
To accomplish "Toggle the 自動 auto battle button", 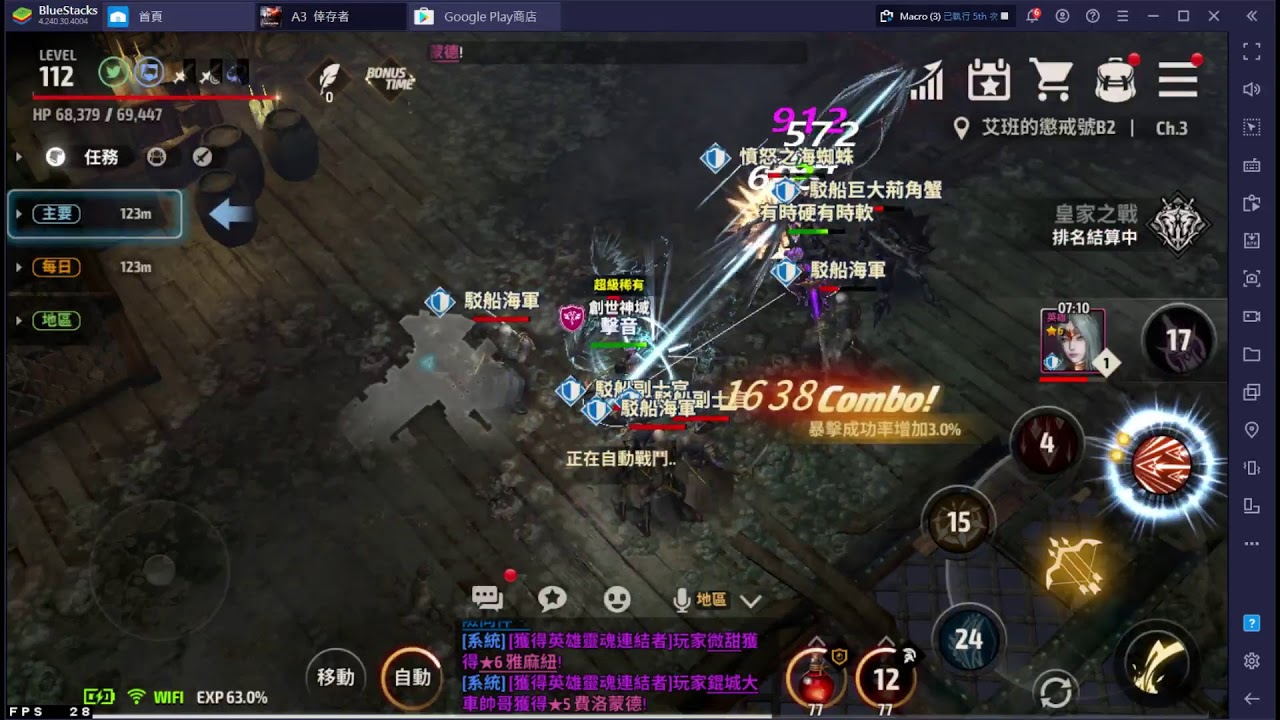I will pos(411,677).
